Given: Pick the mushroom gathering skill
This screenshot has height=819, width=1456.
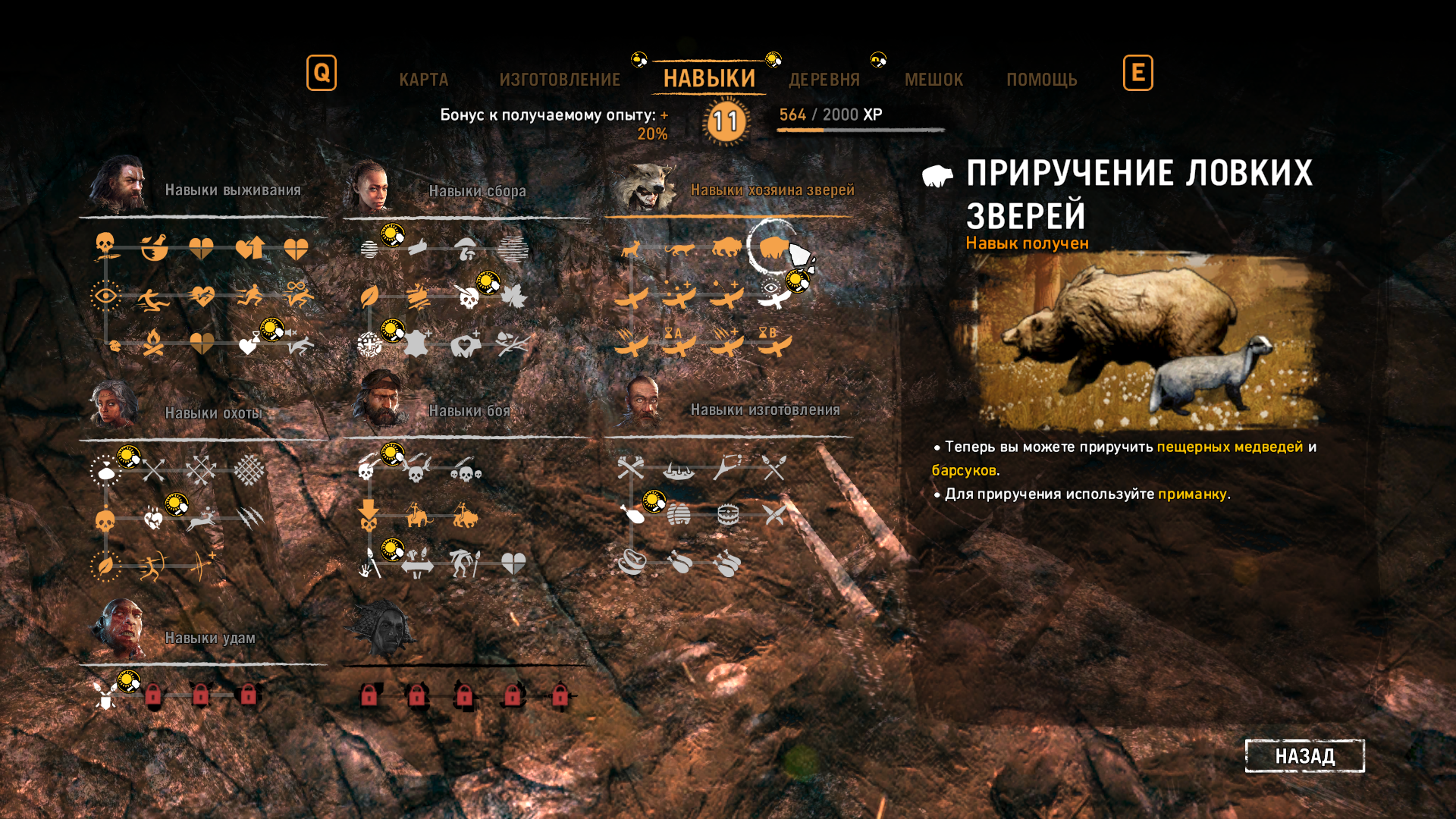Looking at the screenshot, I should [x=465, y=249].
